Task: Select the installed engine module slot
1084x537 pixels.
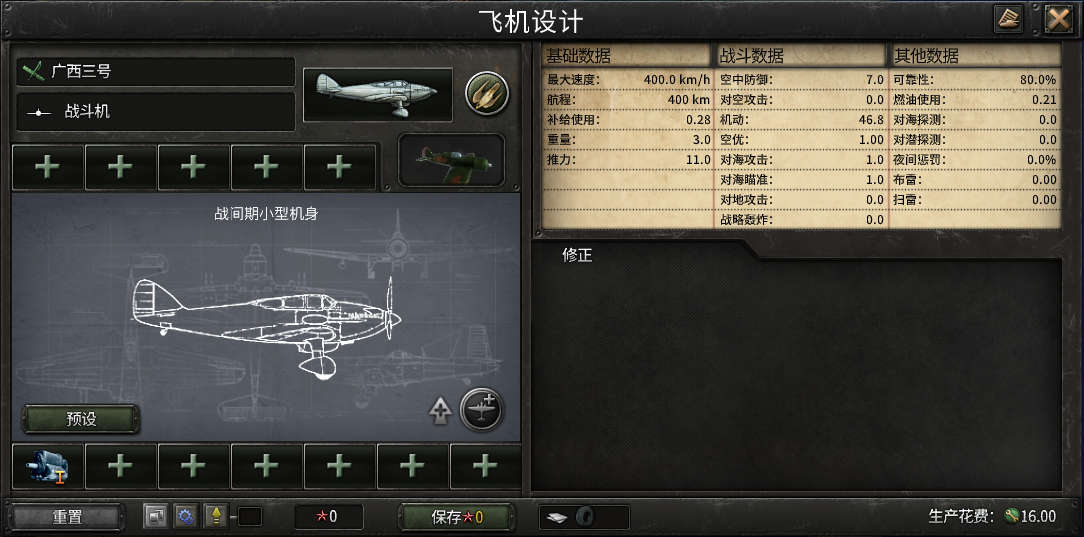Action: [47, 466]
